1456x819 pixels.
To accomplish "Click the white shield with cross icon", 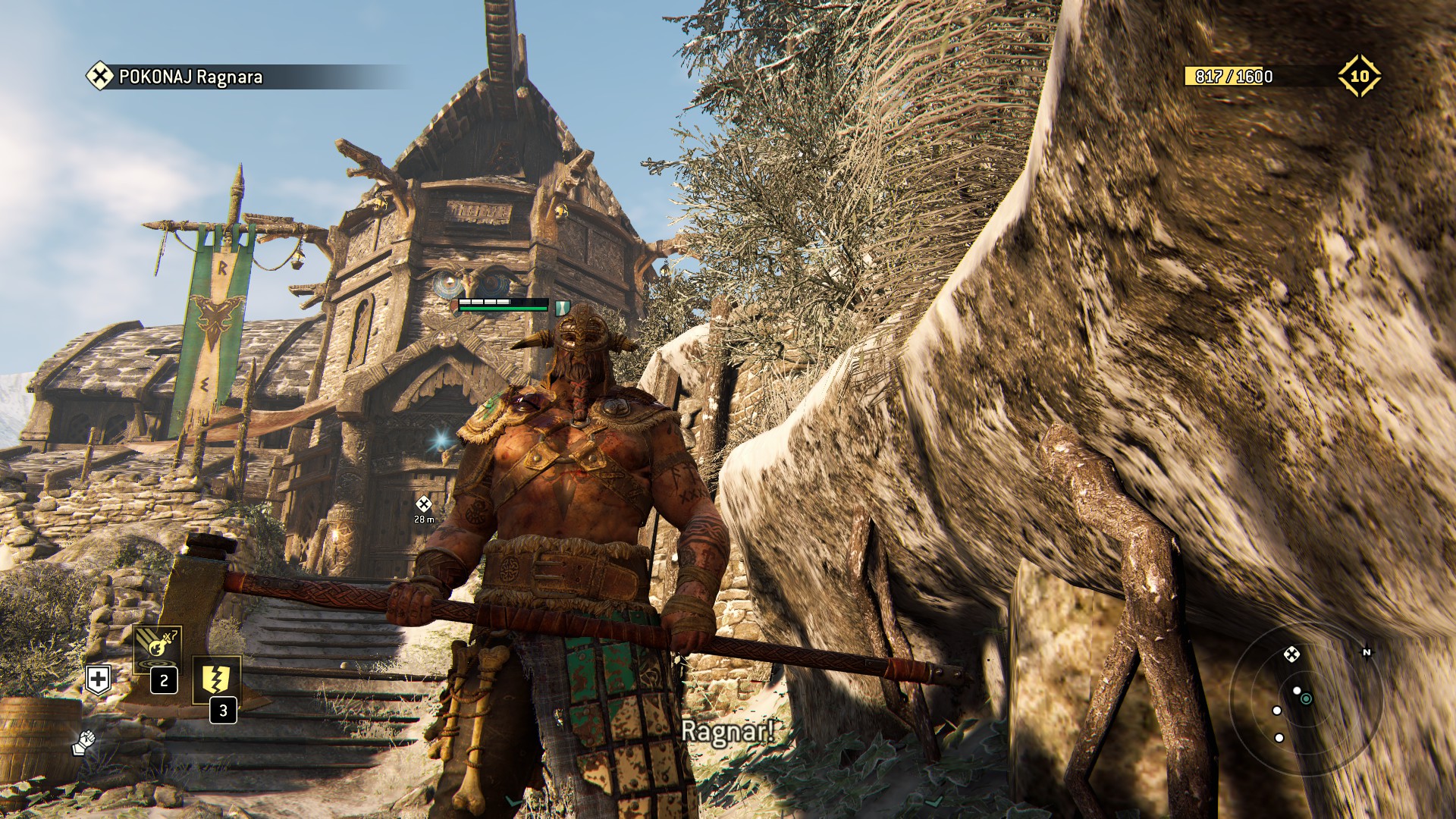I will click(99, 679).
